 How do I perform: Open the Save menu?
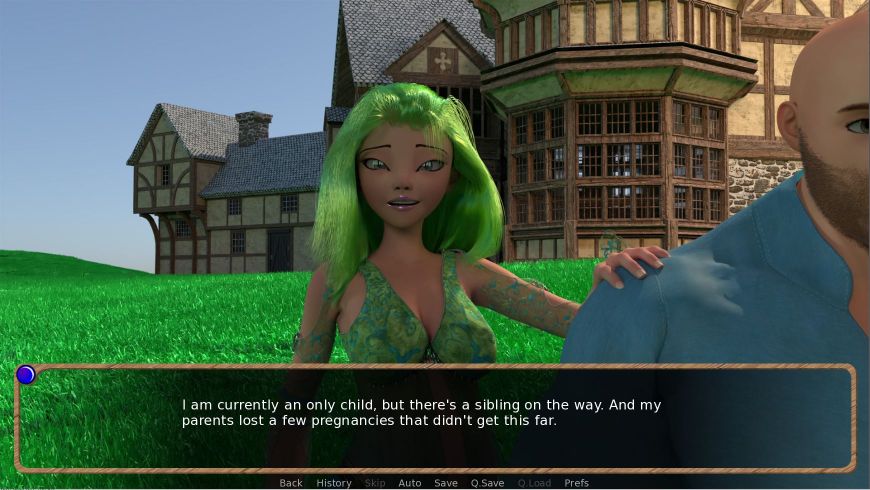446,483
